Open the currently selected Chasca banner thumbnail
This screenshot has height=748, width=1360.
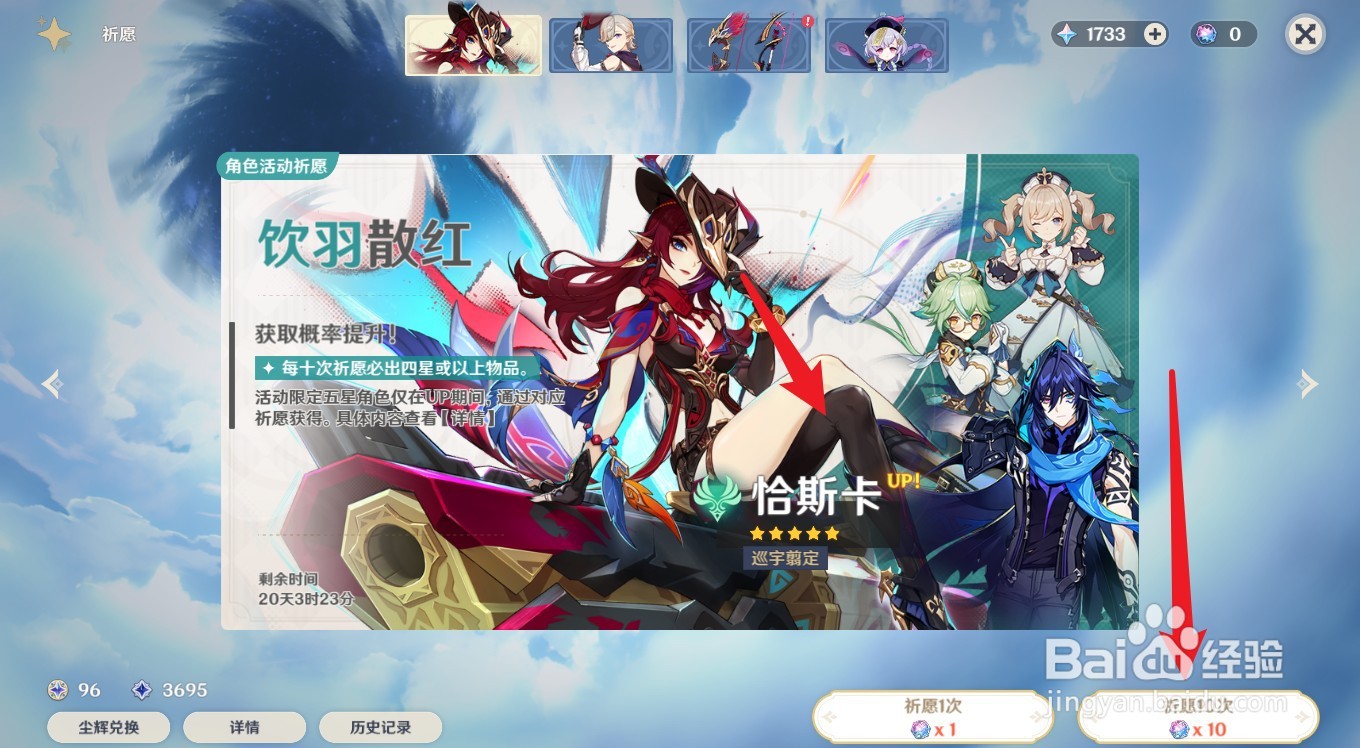click(x=472, y=44)
